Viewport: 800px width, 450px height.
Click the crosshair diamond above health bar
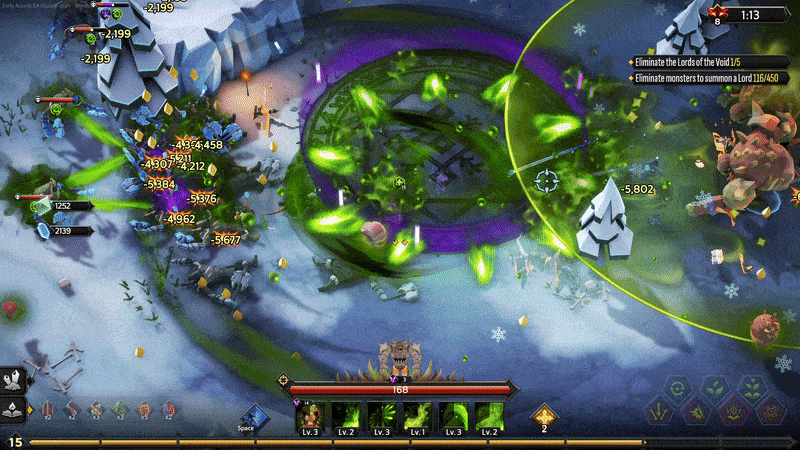pyautogui.click(x=284, y=380)
